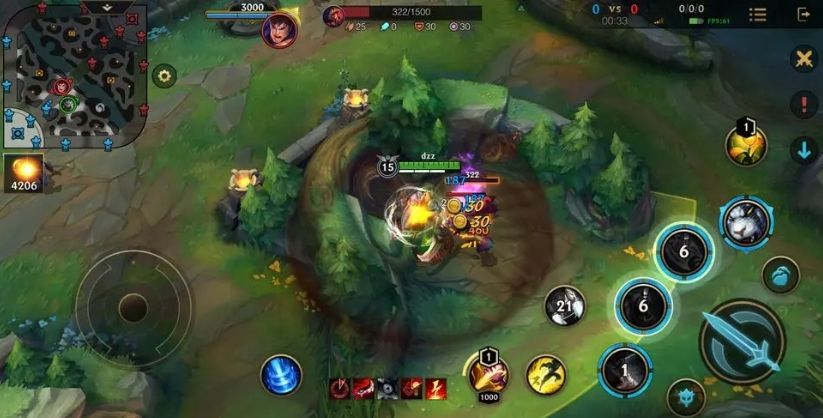823x418 pixels.
Task: Open the item shop showing 4206 gold
Action: (x=22, y=172)
